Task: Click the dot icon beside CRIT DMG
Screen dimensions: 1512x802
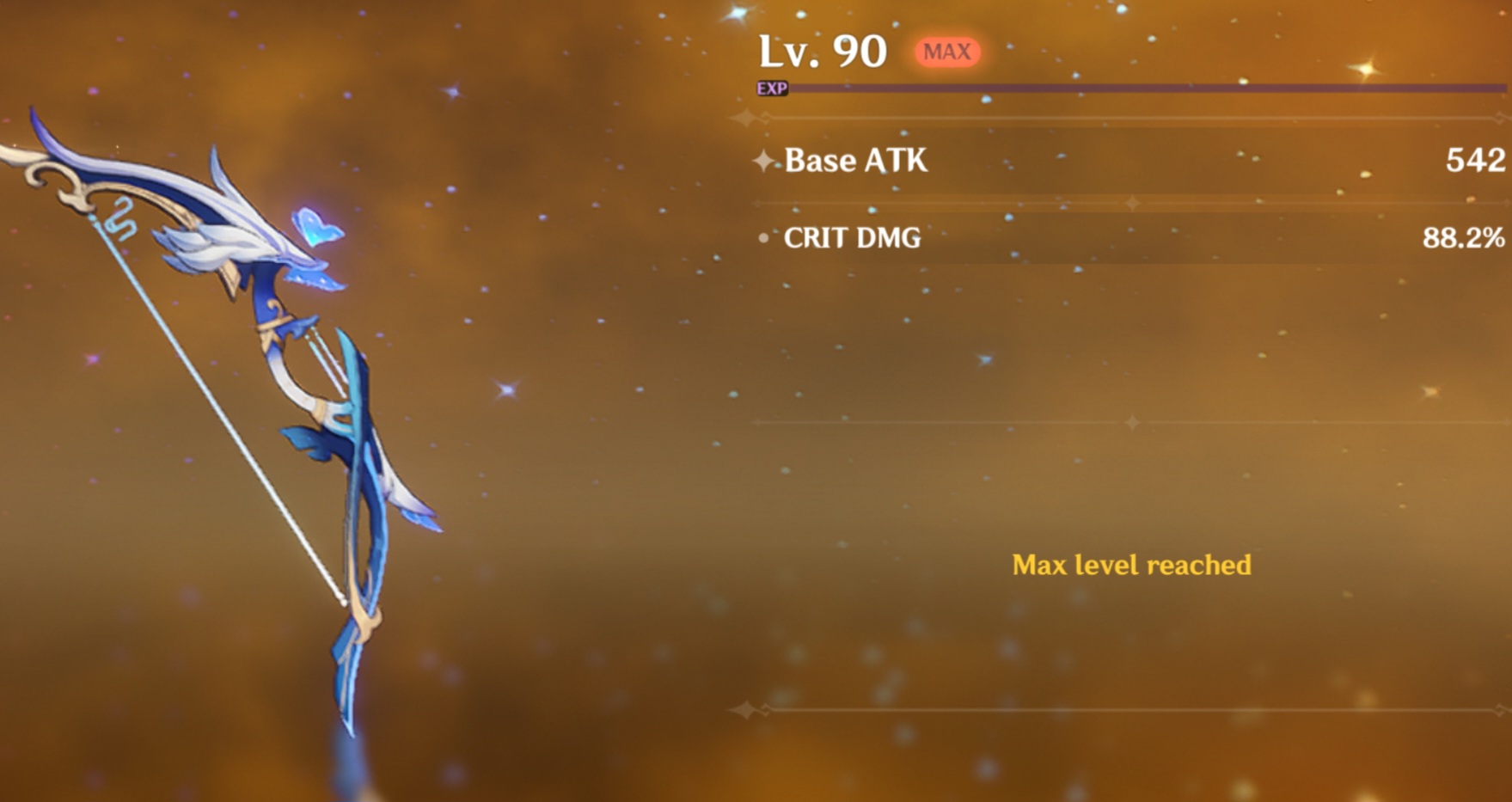Action: (763, 239)
